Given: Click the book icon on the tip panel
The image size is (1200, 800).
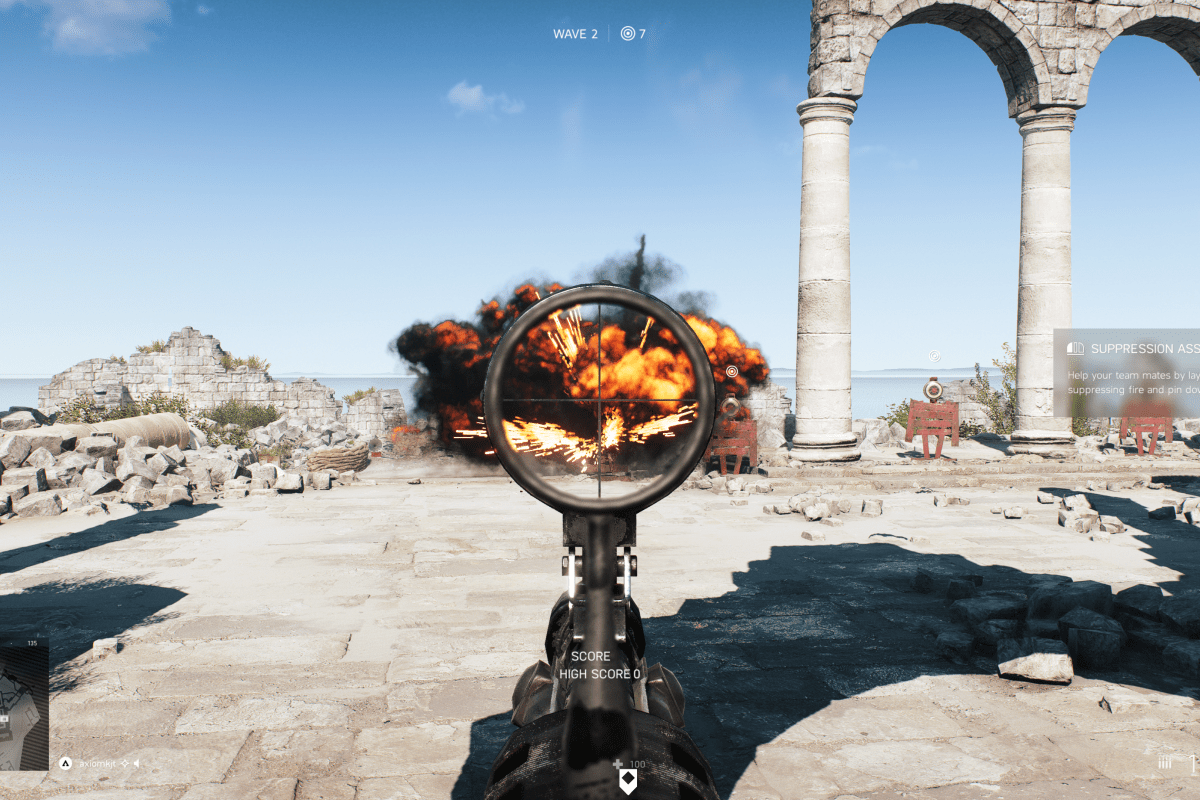Looking at the screenshot, I should pyautogui.click(x=1075, y=348).
